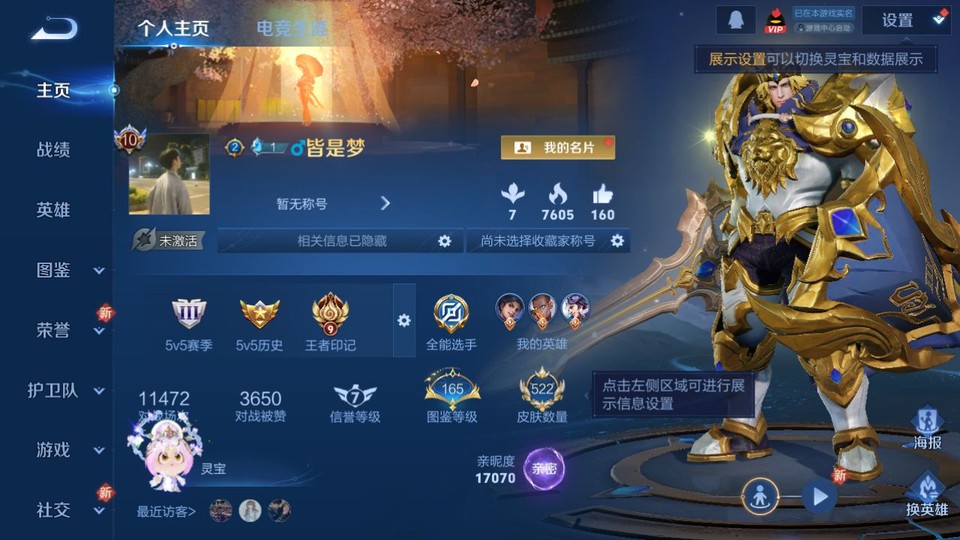The height and width of the screenshot is (540, 960).
Task: Open the 游戏 sidebar entry
Action: [x=68, y=450]
